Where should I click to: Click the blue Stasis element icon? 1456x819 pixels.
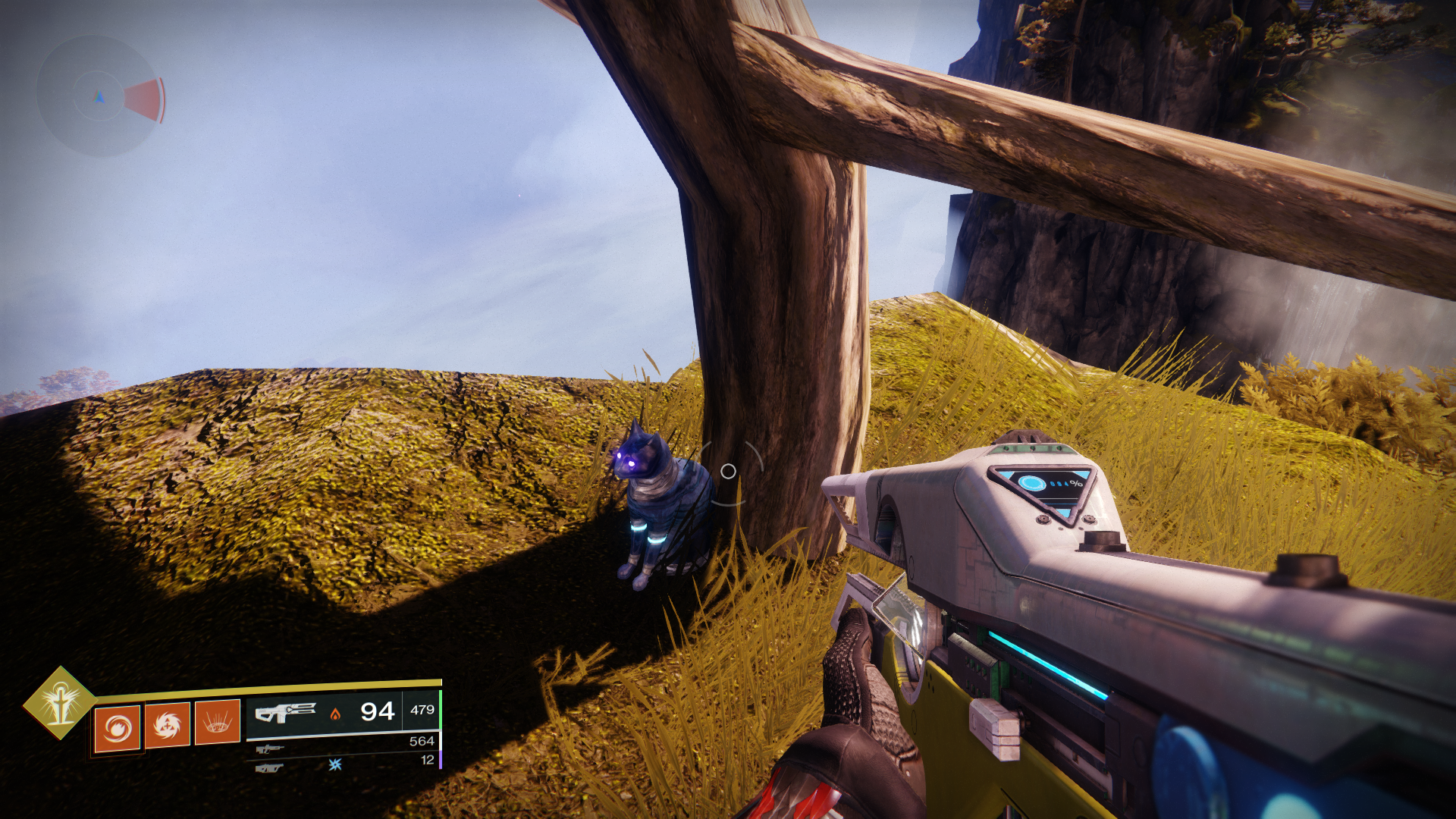335,764
